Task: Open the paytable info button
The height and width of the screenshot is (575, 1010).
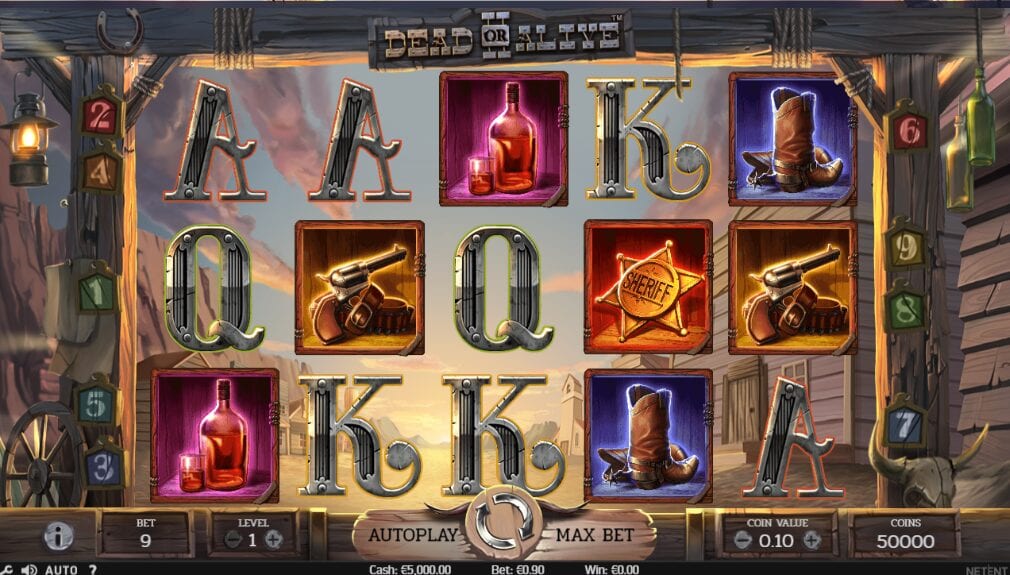Action: click(59, 537)
